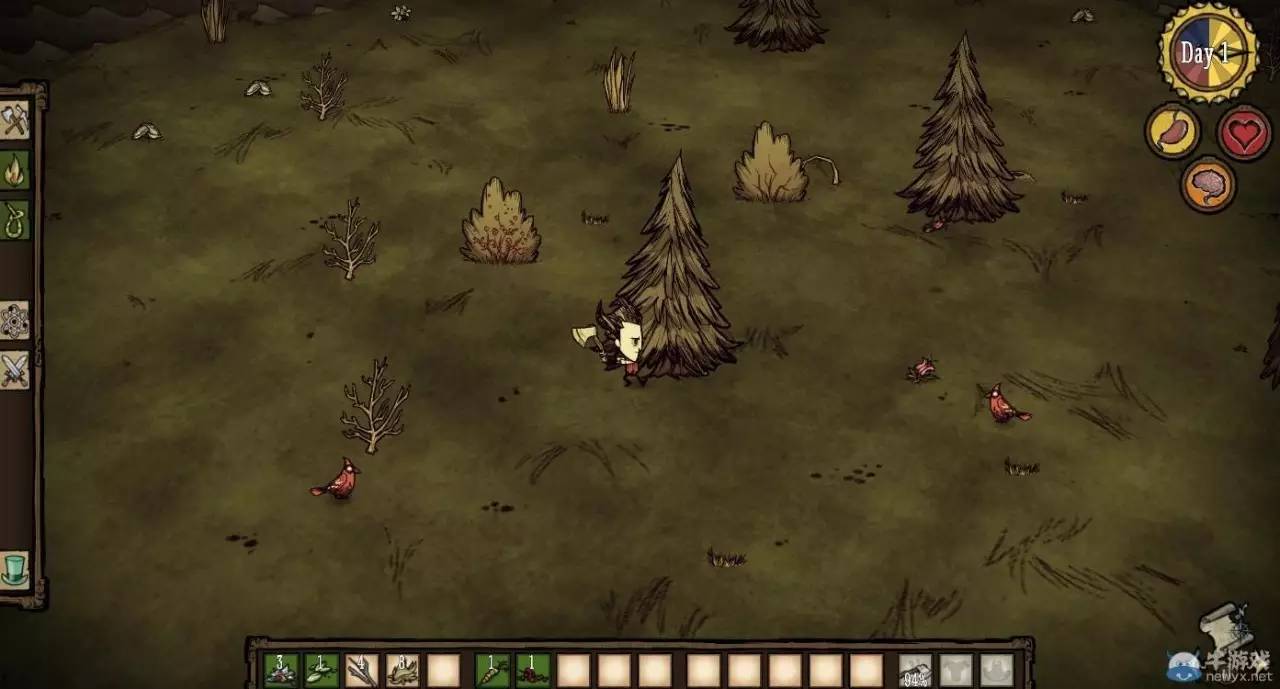Choose the cut grass stack of eight
Screen dimensions: 1280x689
click(402, 669)
